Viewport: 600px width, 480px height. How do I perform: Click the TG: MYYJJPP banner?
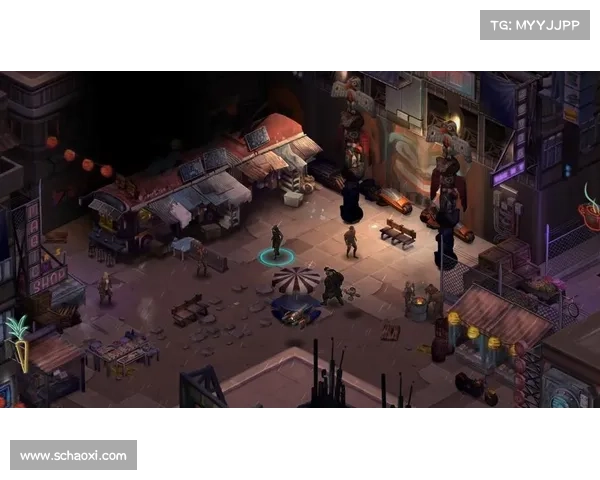535,24
